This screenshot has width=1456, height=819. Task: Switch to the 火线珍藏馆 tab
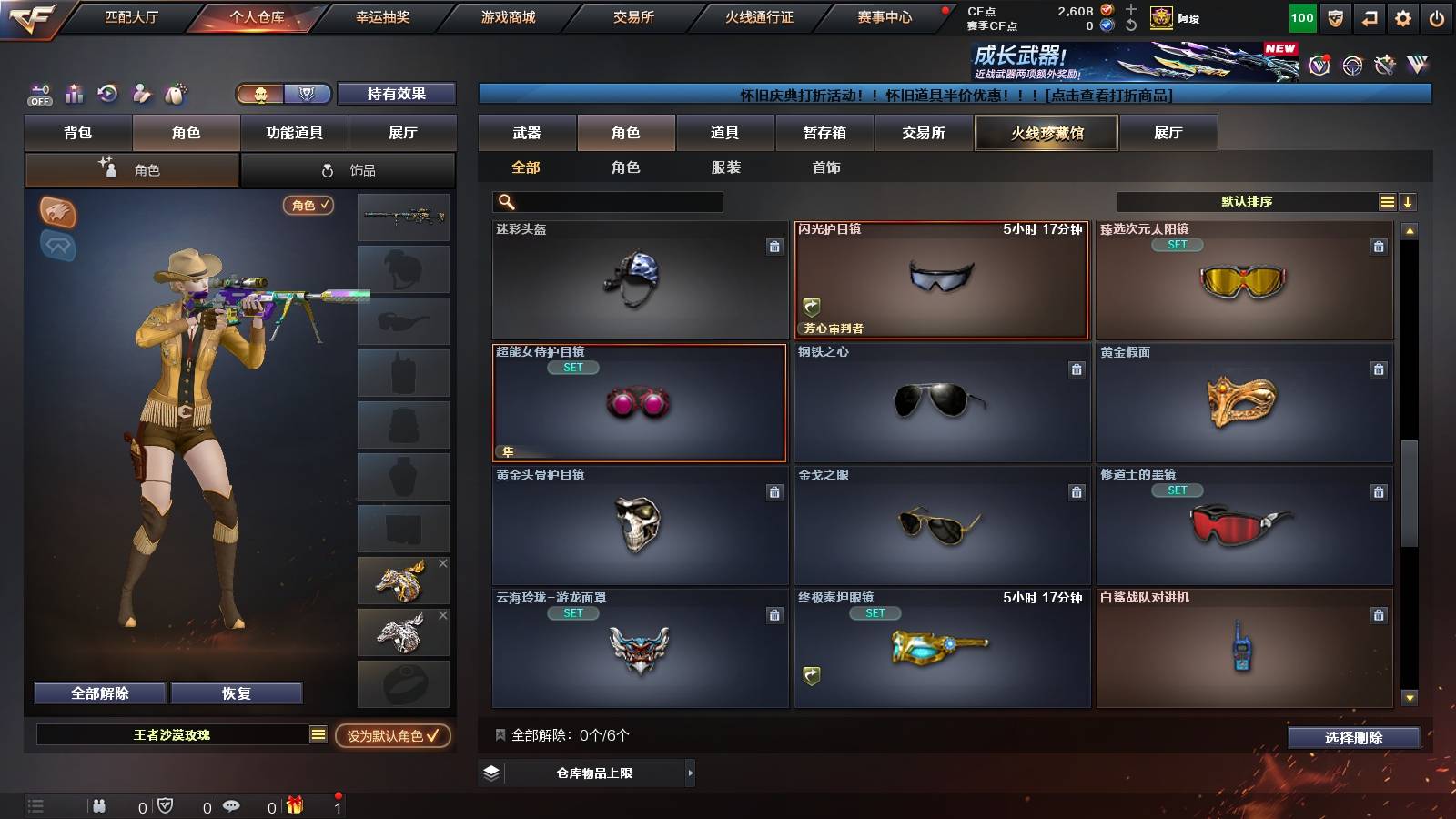1046,133
